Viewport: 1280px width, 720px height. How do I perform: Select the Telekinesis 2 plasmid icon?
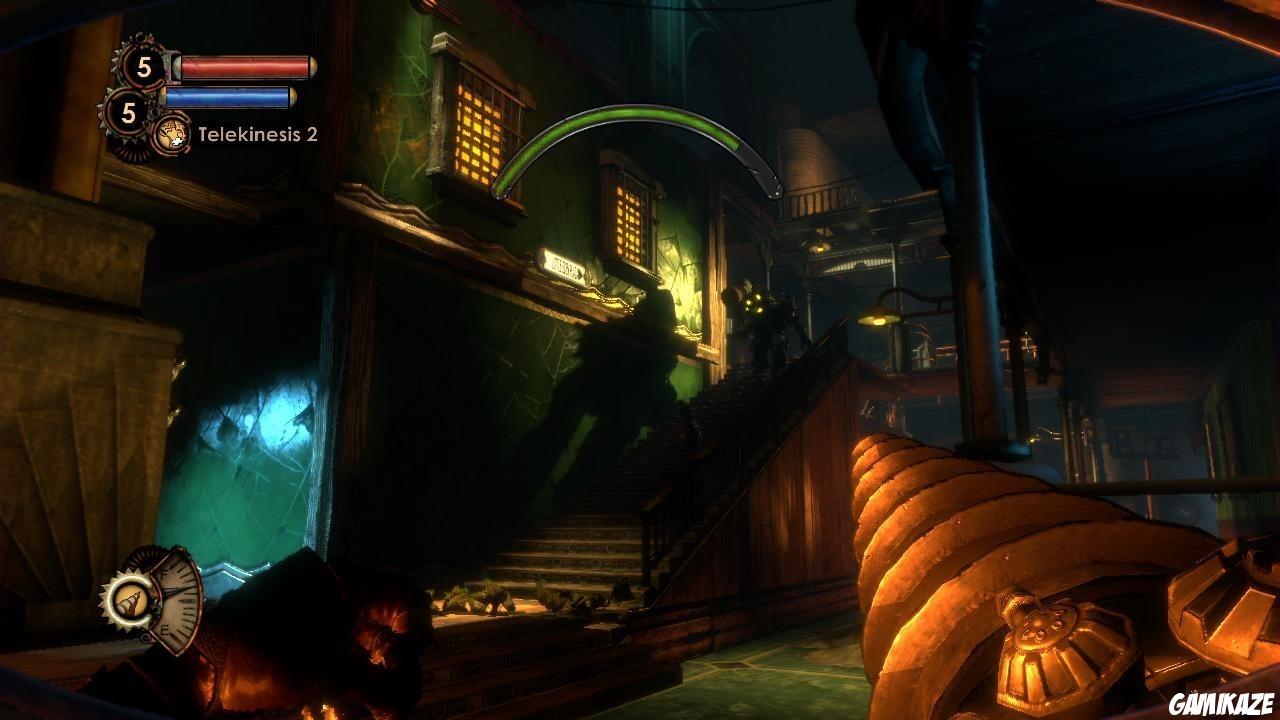click(x=173, y=135)
